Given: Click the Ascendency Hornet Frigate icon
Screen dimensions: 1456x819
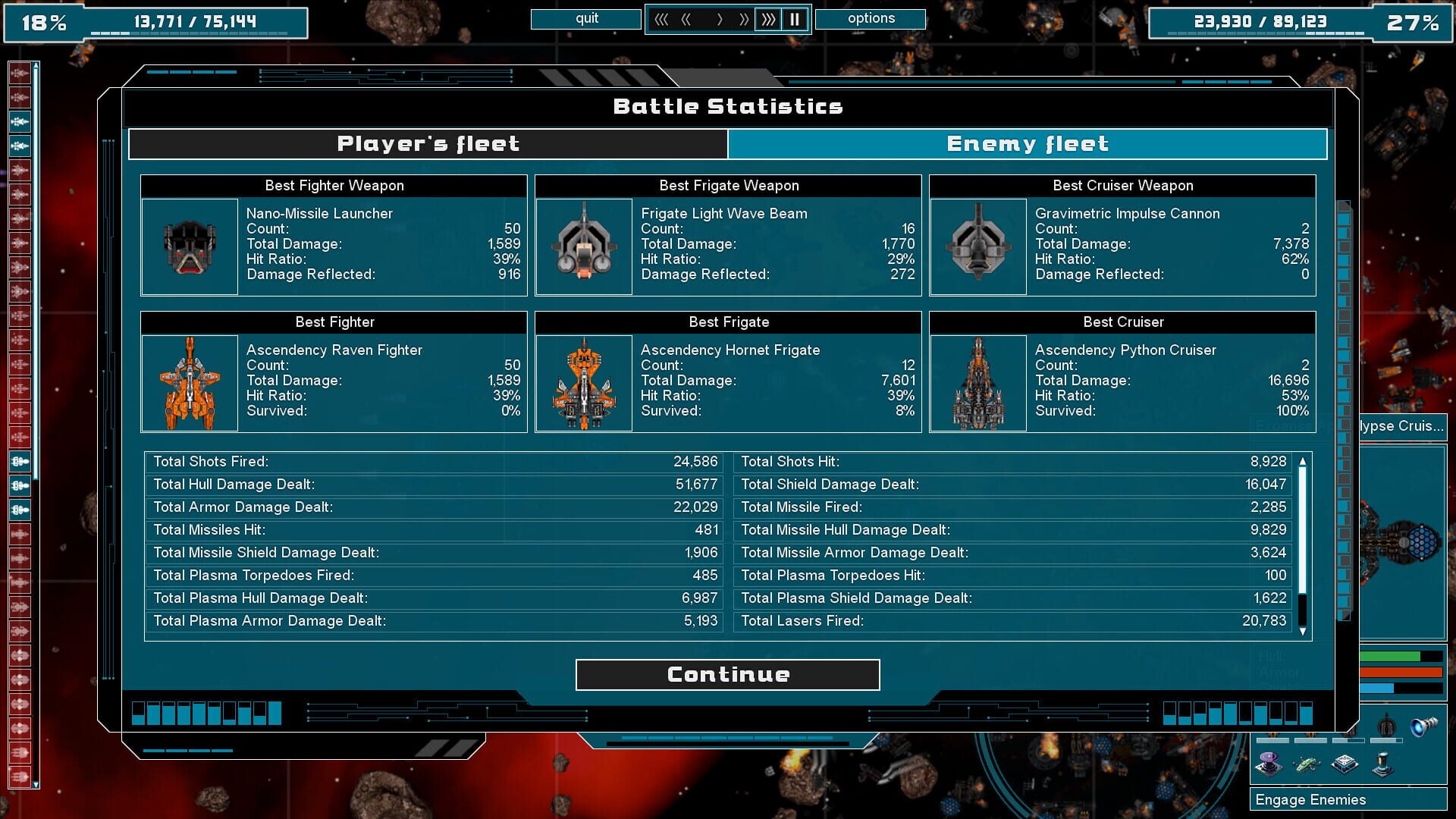Looking at the screenshot, I should [x=584, y=383].
